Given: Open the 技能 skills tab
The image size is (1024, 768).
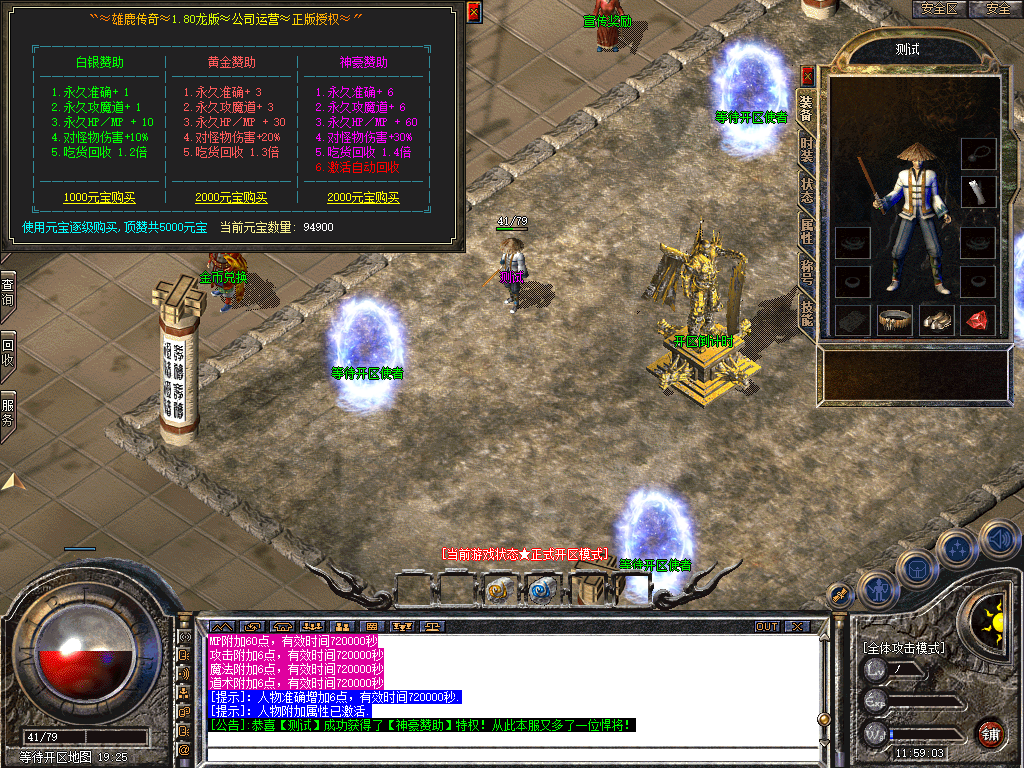Looking at the screenshot, I should [807, 314].
